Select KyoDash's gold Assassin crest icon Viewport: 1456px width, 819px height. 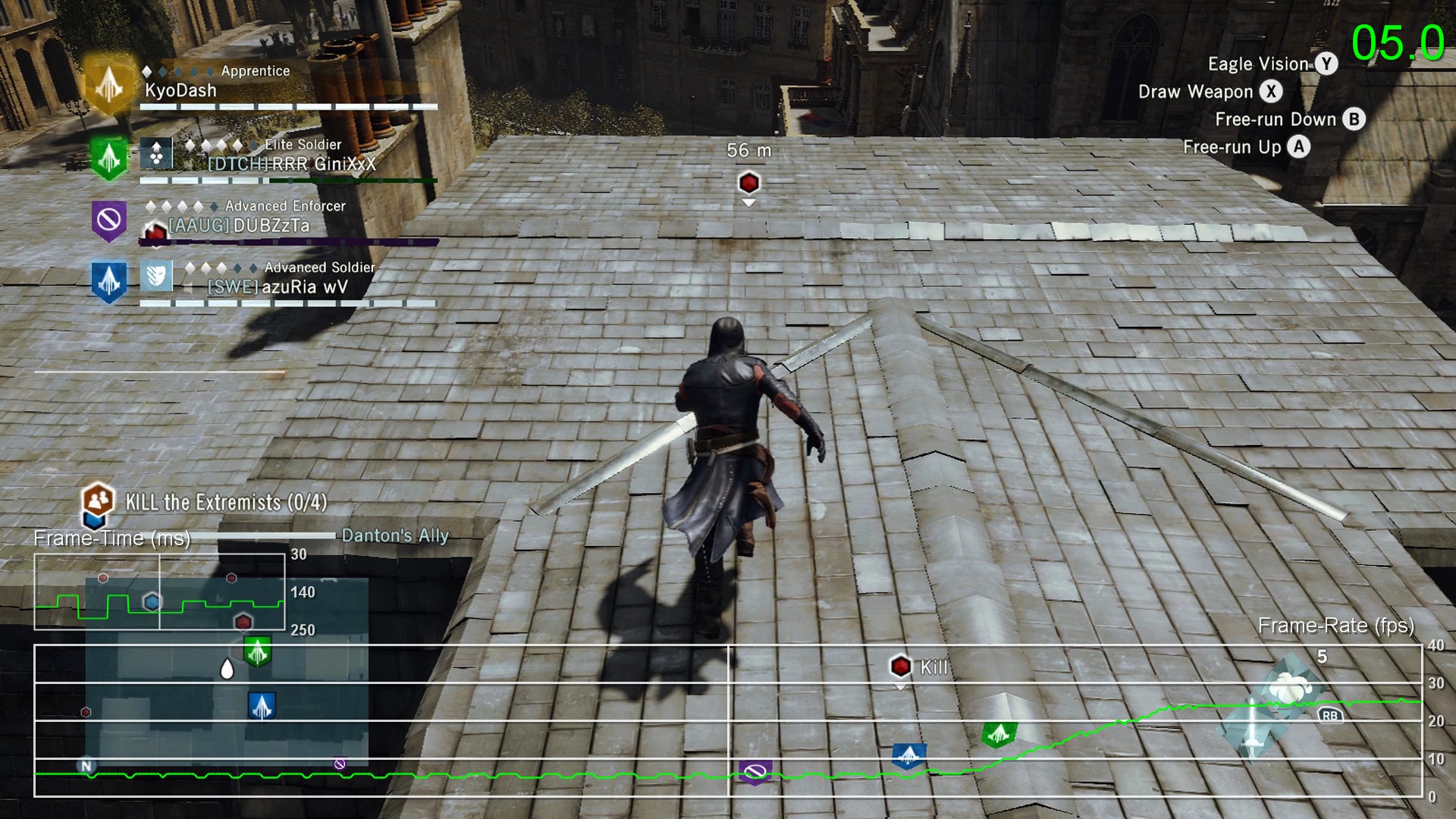(x=111, y=83)
